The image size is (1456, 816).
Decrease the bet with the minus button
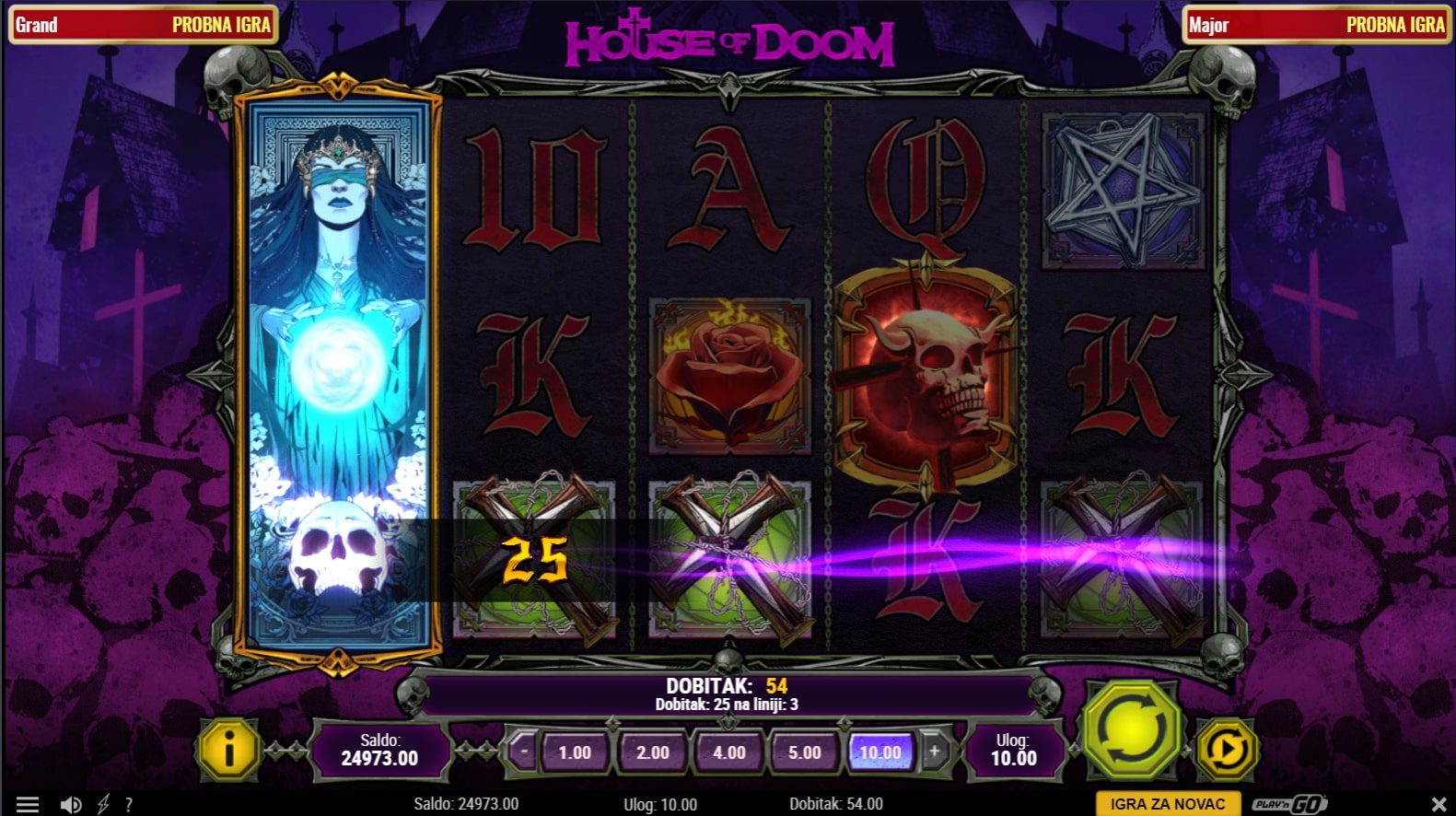(x=524, y=751)
